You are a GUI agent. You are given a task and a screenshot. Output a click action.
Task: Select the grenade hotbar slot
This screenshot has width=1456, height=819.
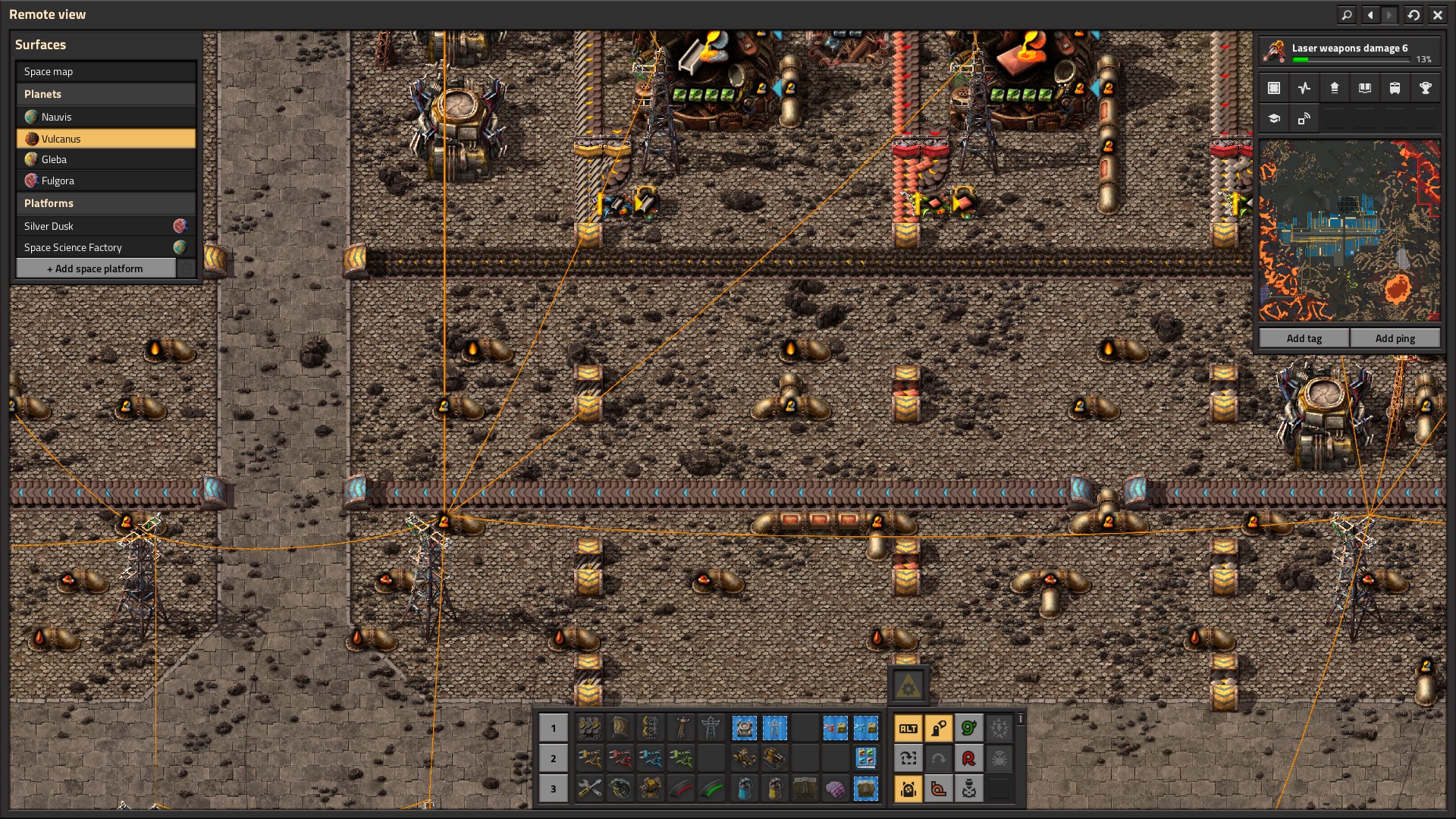pos(620,789)
